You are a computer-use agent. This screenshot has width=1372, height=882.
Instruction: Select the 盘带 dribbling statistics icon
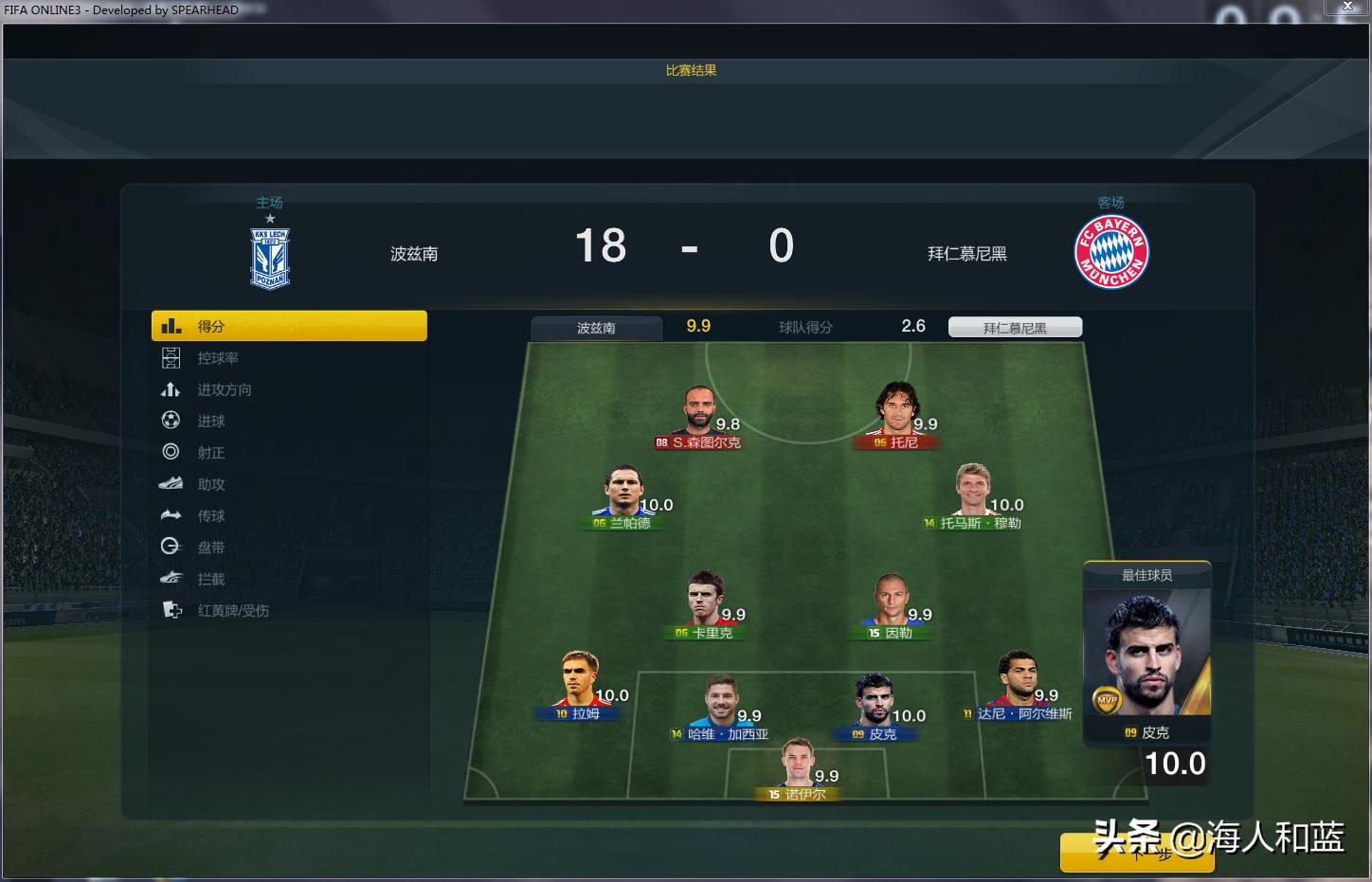(x=209, y=547)
